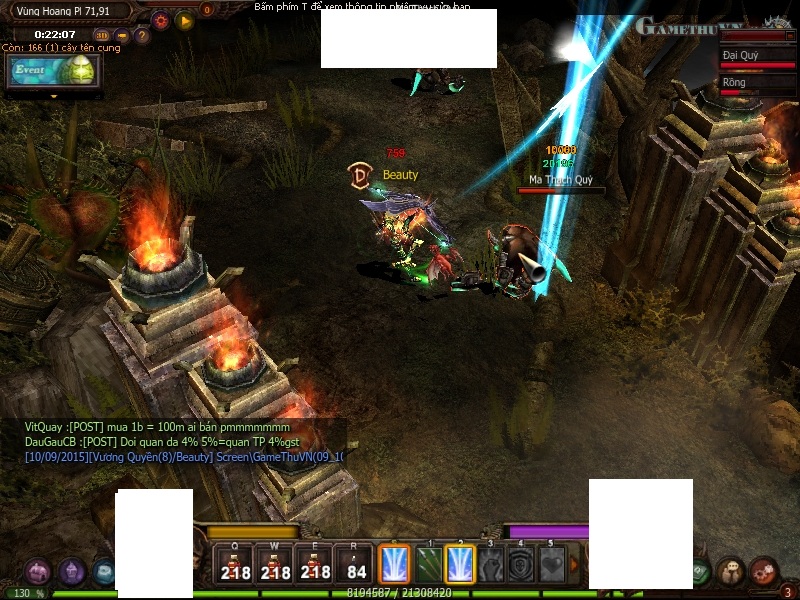Open the Event egg banner
This screenshot has width=800, height=600.
pyautogui.click(x=54, y=71)
